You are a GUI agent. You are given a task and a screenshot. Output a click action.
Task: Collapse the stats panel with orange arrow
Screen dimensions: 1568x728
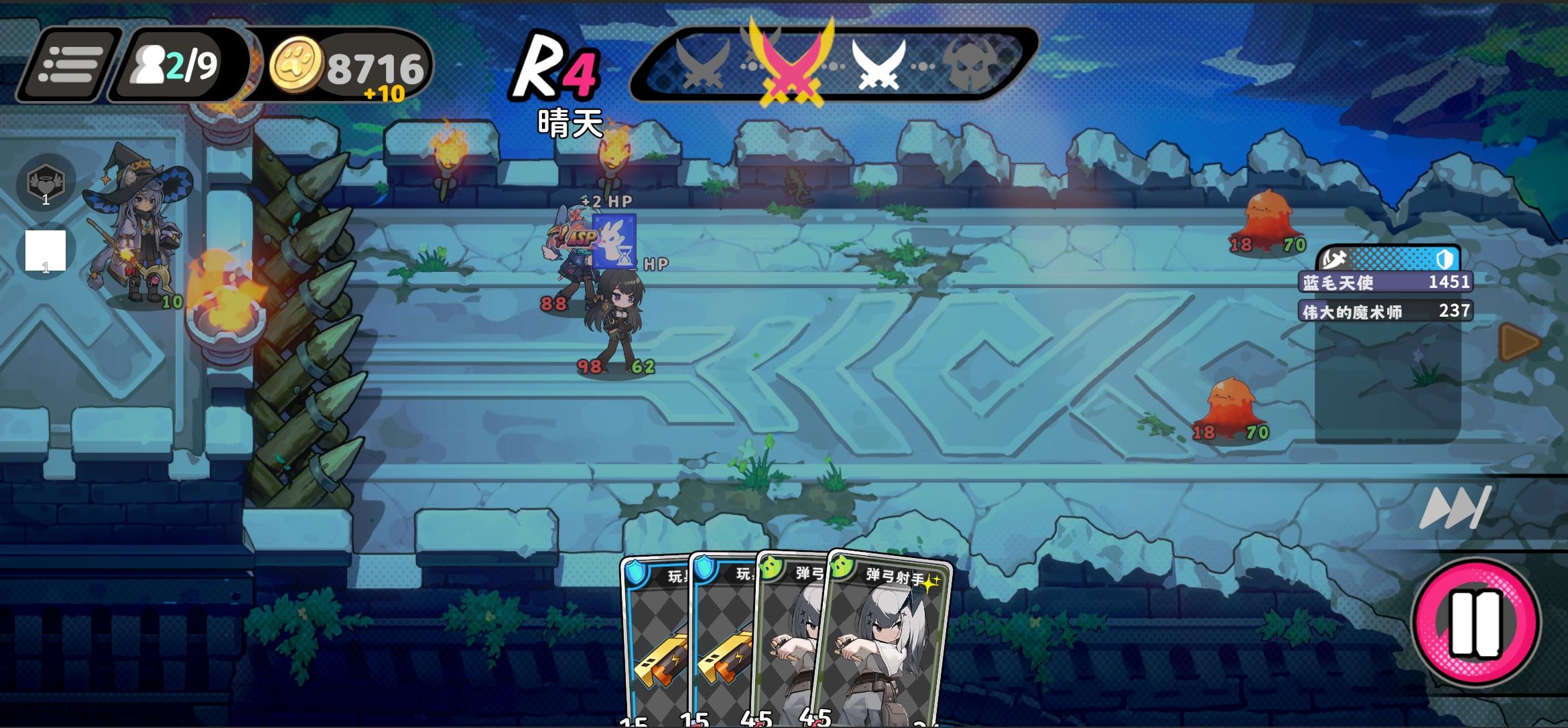pyautogui.click(x=1519, y=342)
